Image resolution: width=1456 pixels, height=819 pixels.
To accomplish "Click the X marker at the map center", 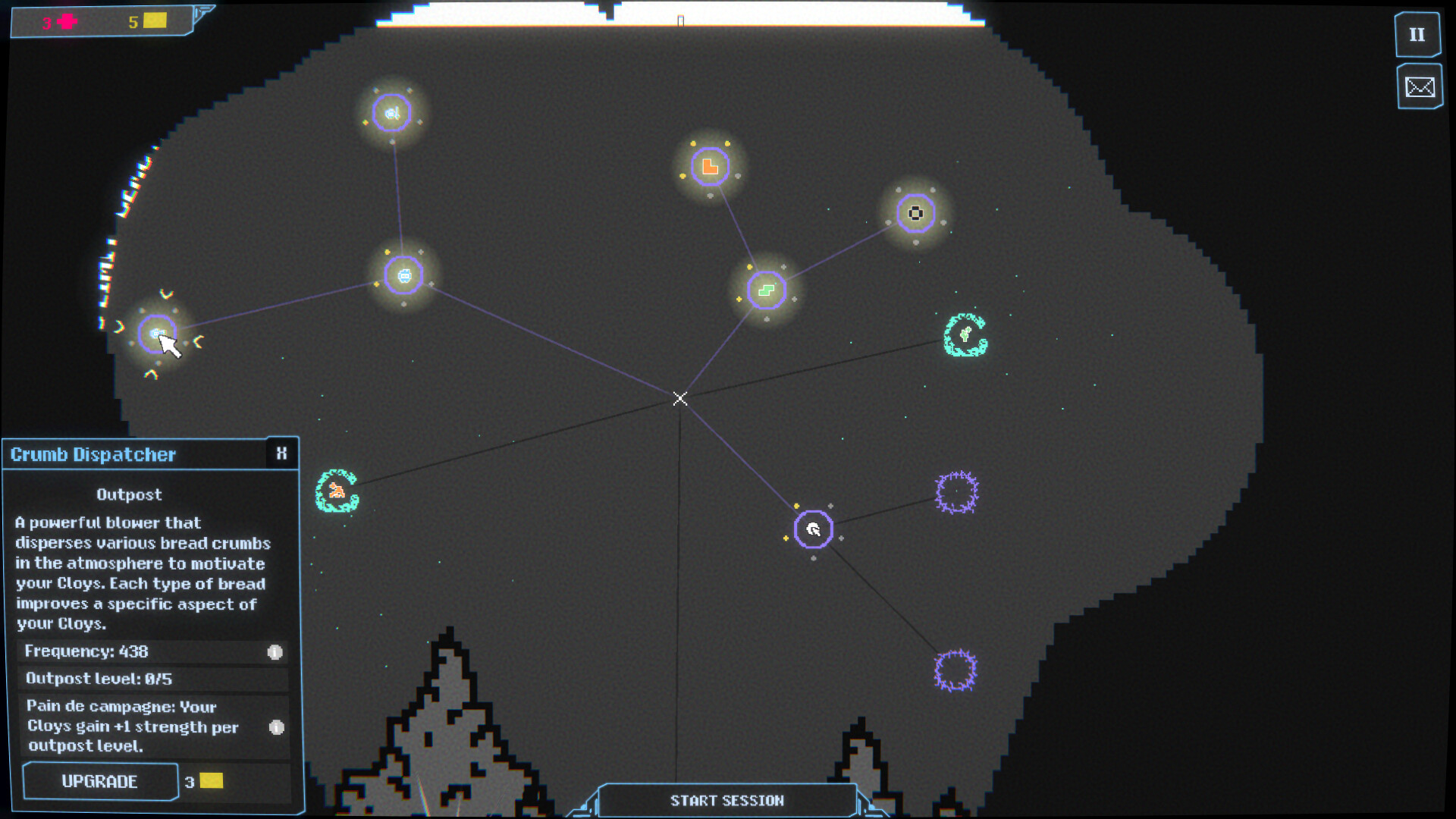I will click(x=679, y=398).
